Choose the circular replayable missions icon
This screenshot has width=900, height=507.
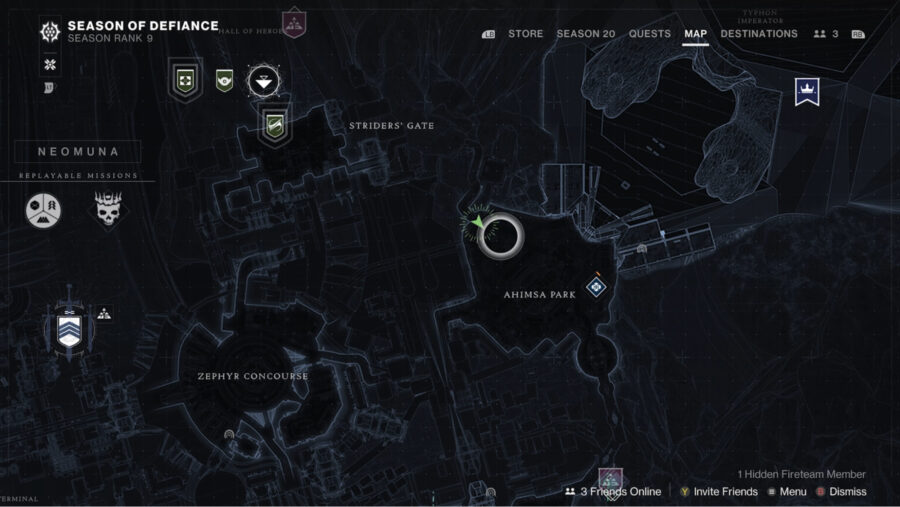pos(43,208)
